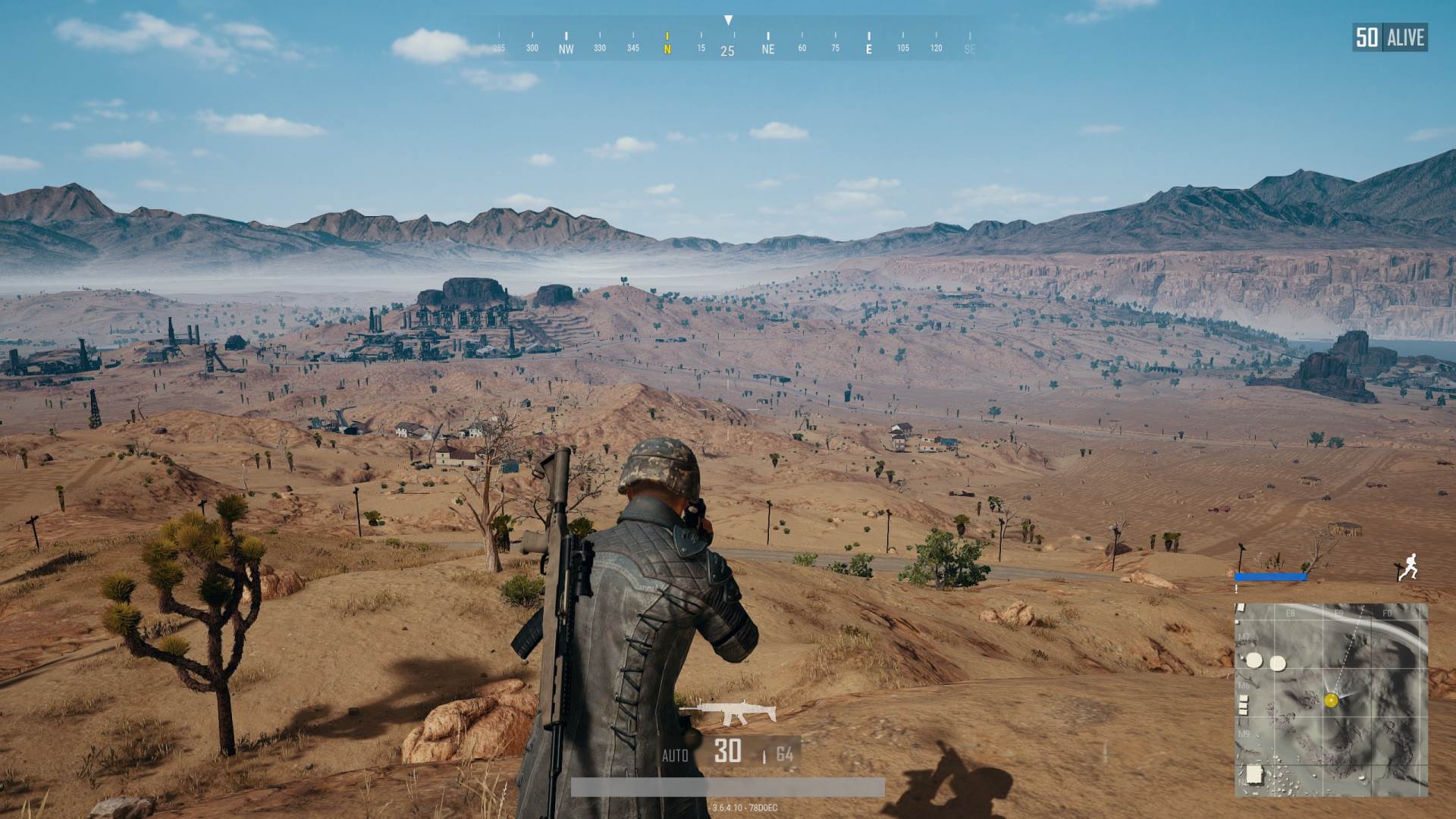Click the running figure stance icon
Image resolution: width=1456 pixels, height=819 pixels.
point(1407,566)
